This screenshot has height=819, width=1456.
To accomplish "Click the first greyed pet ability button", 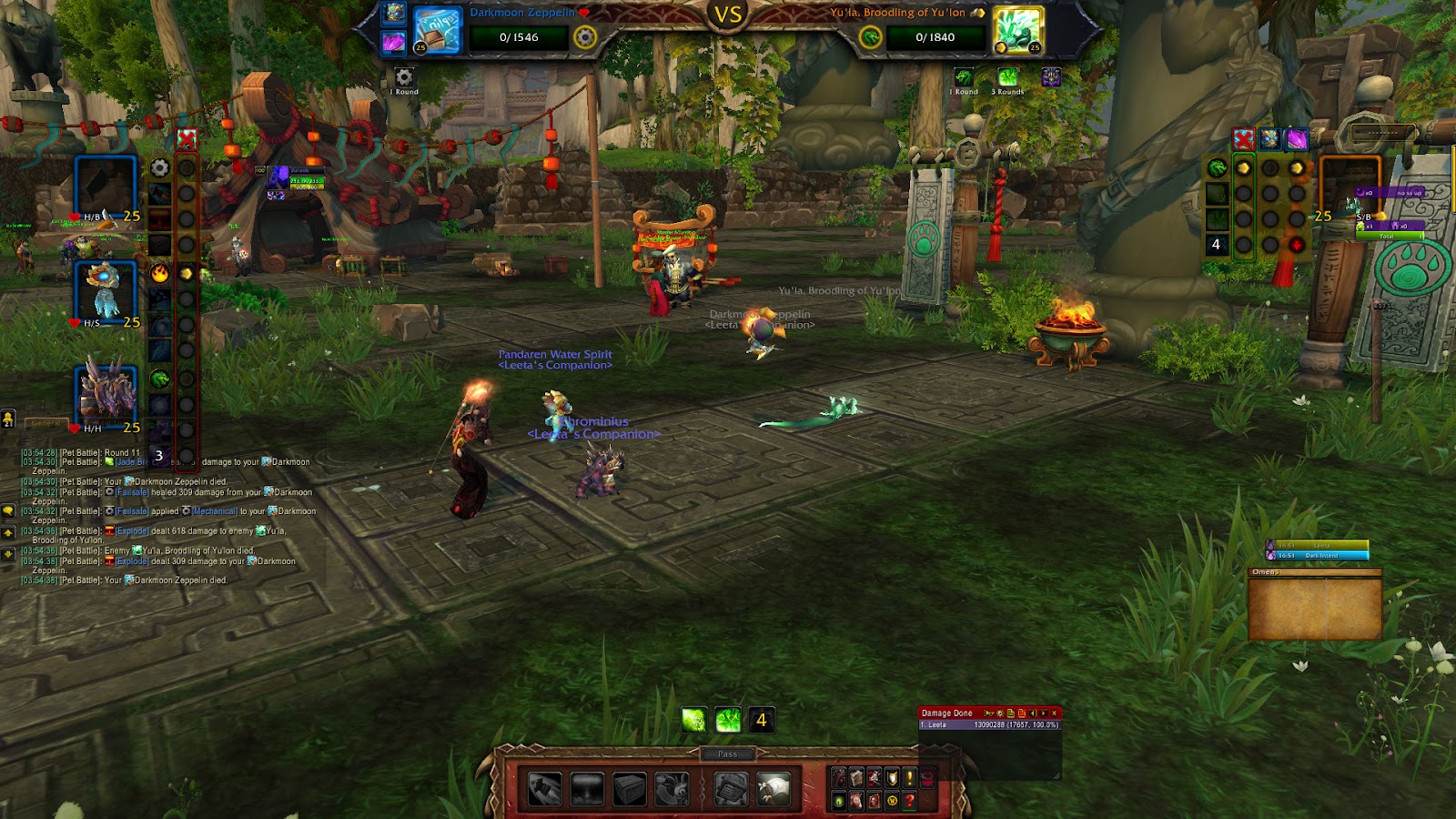I will click(544, 788).
